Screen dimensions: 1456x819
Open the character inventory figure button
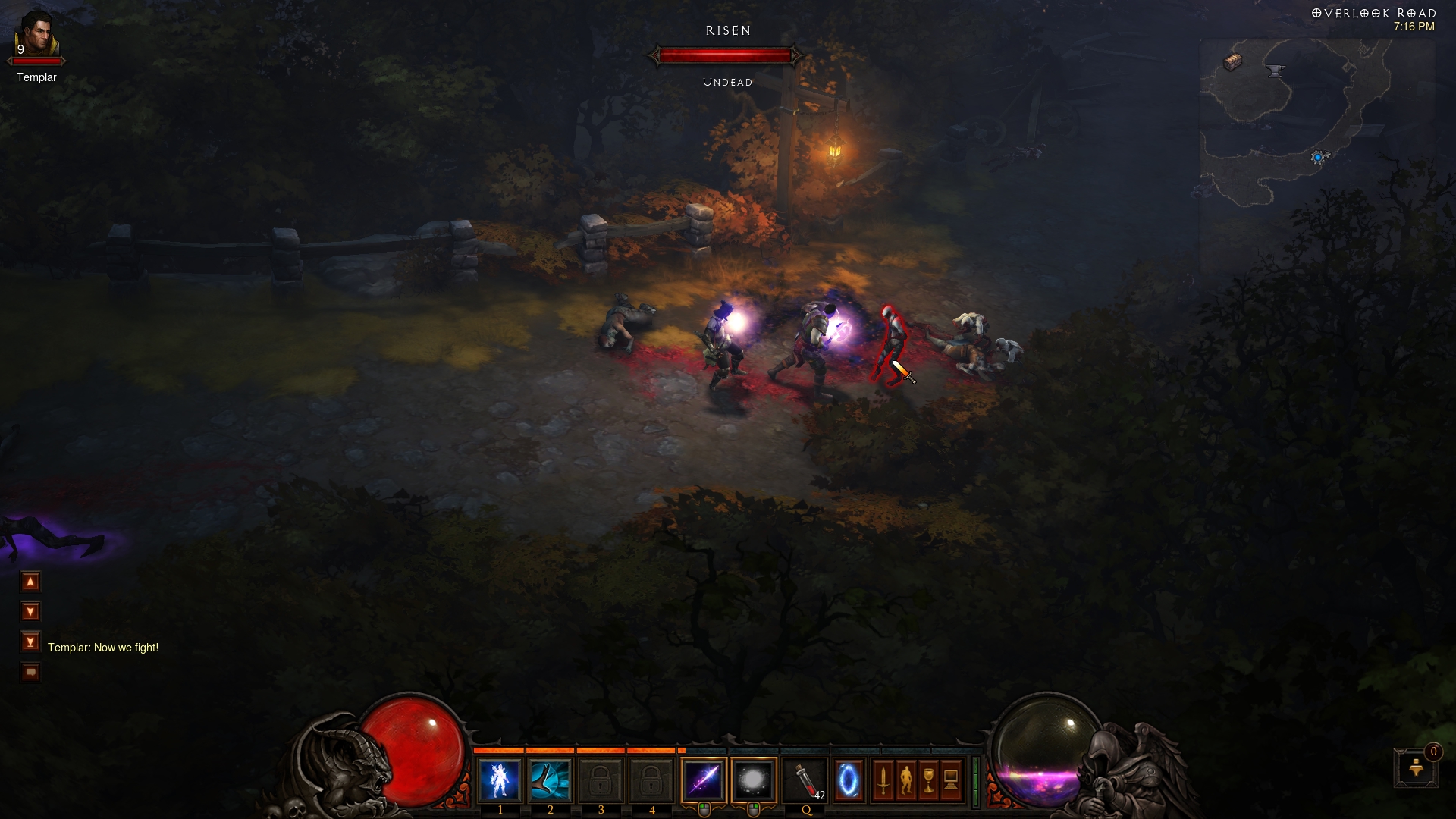pyautogui.click(x=905, y=780)
